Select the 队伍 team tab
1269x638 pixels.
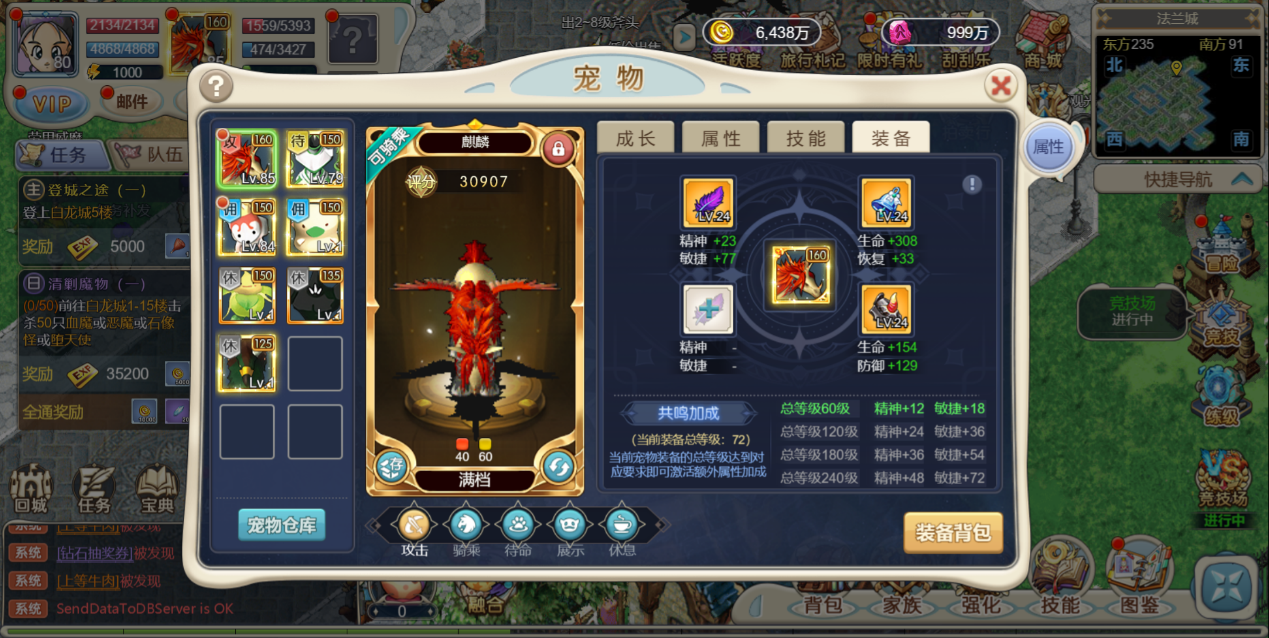tap(150, 154)
